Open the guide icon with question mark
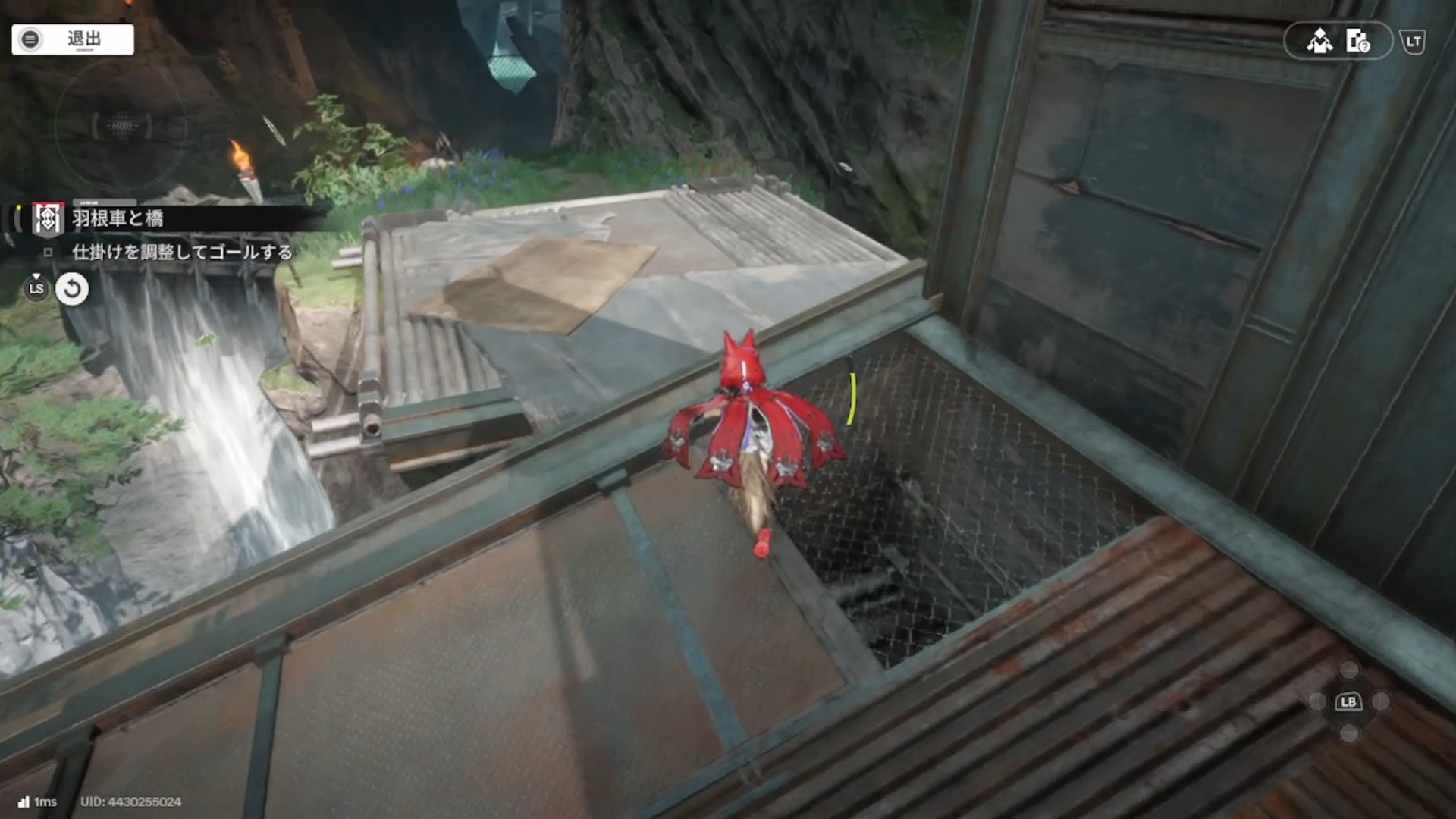 (1357, 41)
